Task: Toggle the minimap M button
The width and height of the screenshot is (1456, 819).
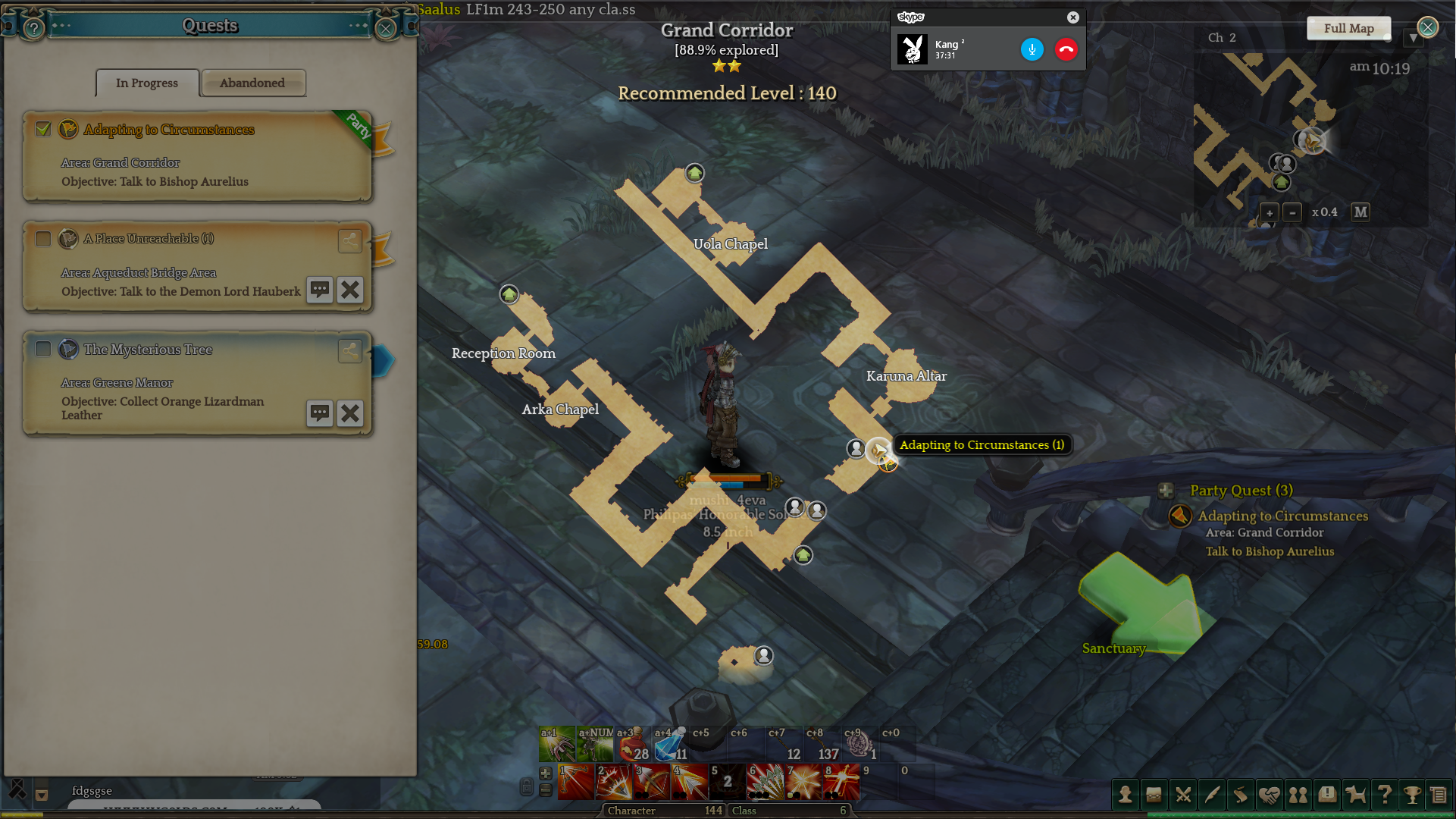Action: (x=1360, y=212)
